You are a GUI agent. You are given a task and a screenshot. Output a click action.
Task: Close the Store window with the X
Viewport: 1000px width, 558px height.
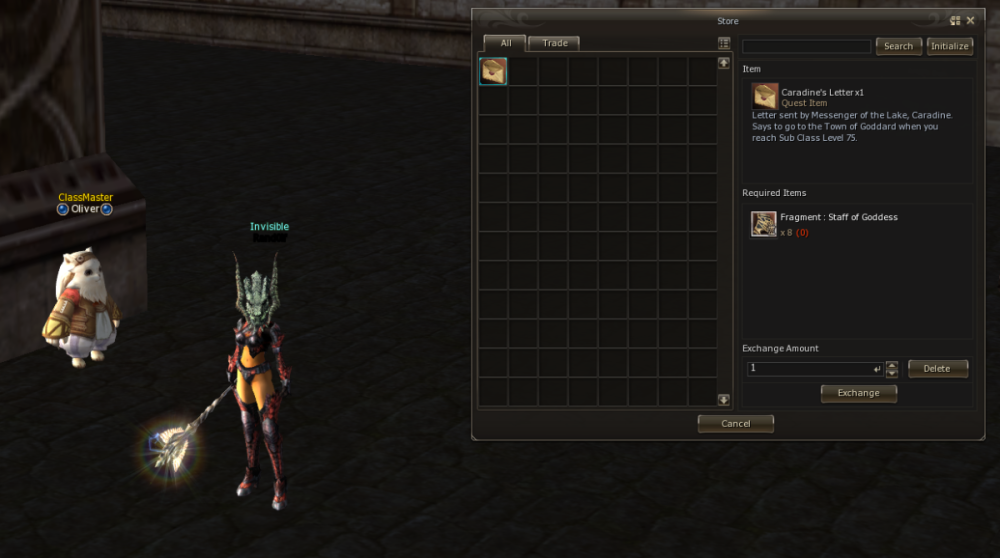click(x=970, y=20)
